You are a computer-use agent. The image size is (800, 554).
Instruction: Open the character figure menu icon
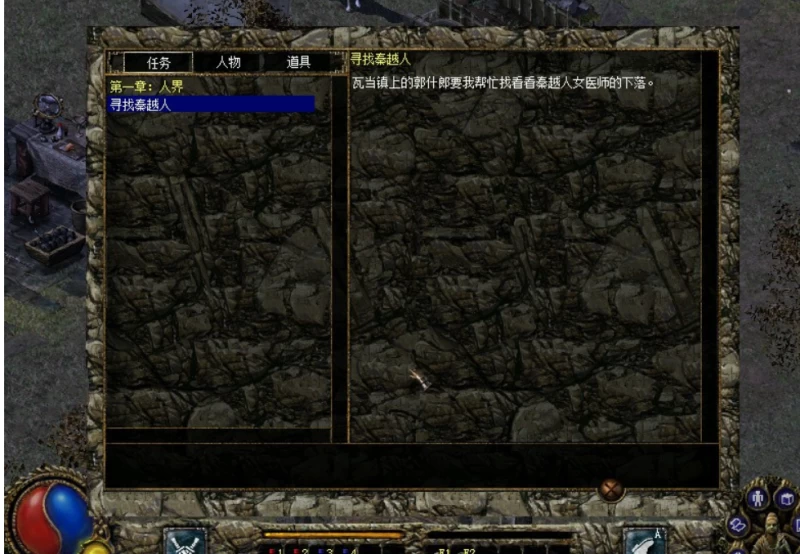[757, 497]
